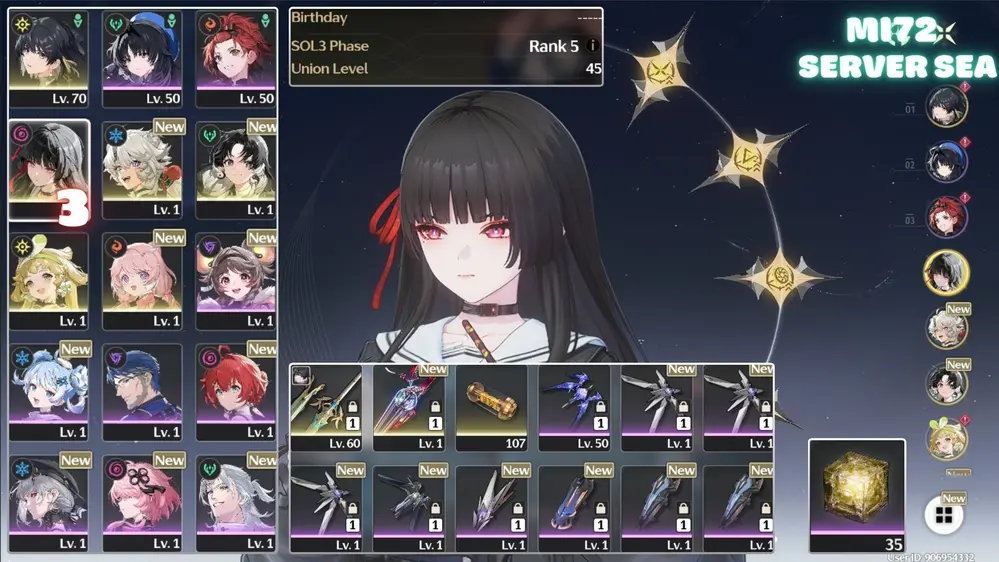Open the four-square grid menu button
Screen dimensions: 999x562
pos(943,516)
